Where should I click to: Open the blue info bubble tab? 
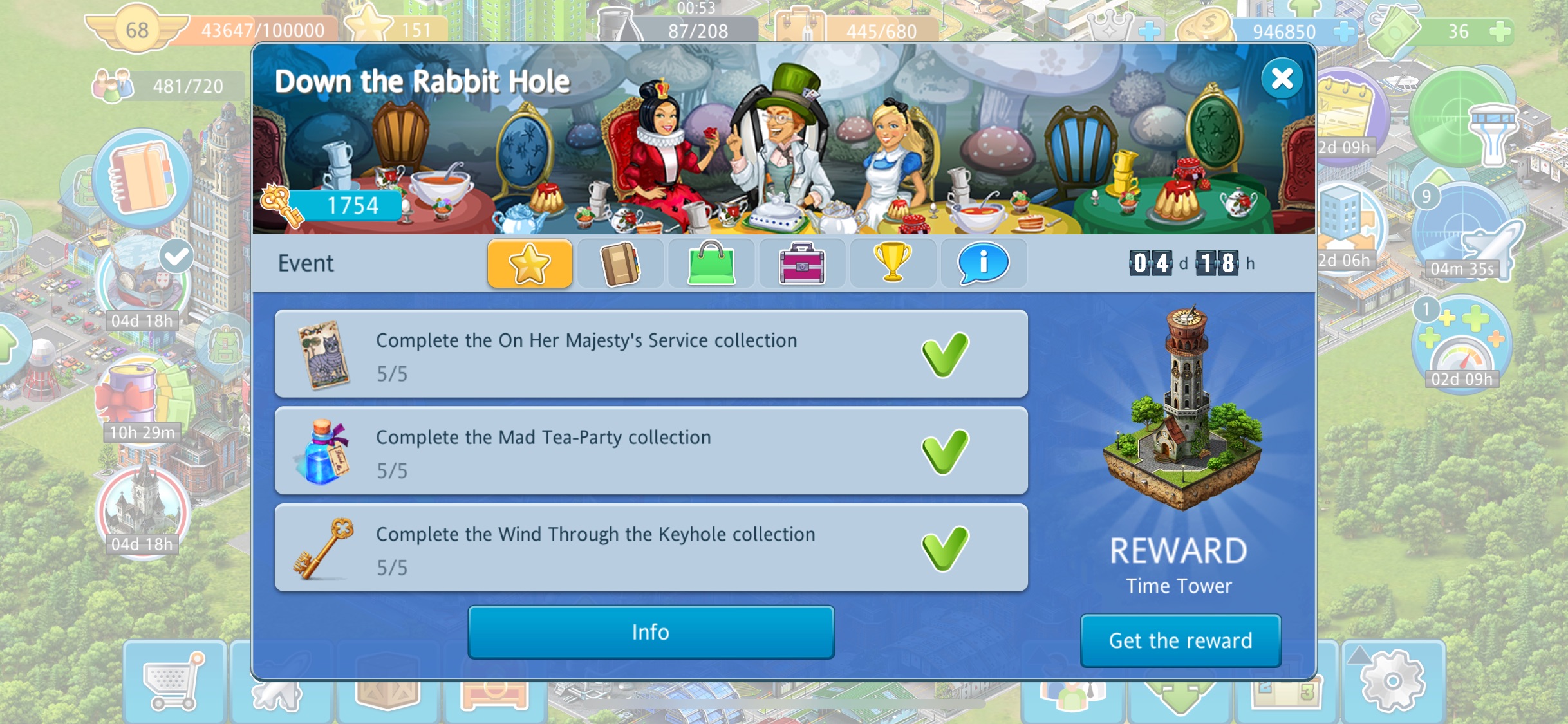click(983, 263)
